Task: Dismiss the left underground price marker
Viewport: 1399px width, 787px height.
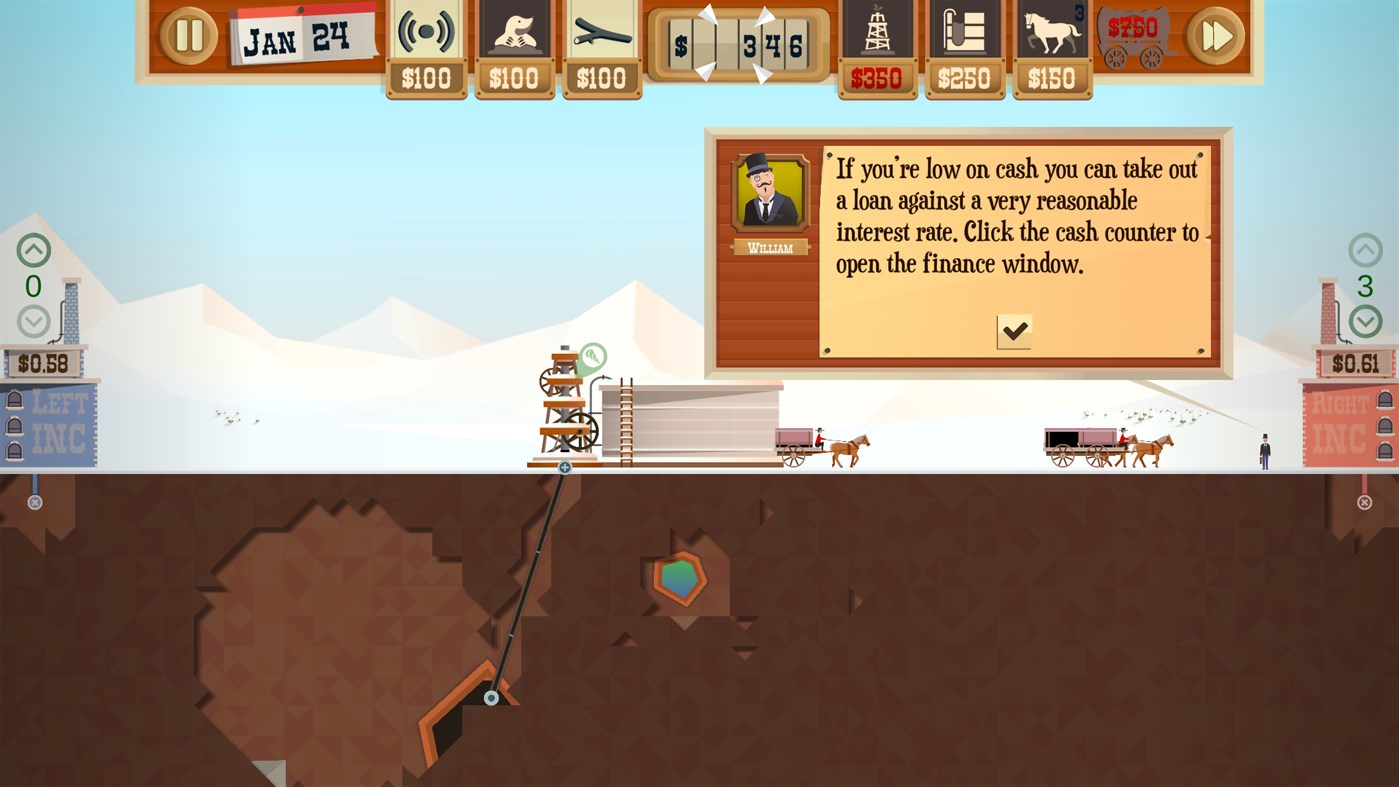Action: [x=36, y=500]
